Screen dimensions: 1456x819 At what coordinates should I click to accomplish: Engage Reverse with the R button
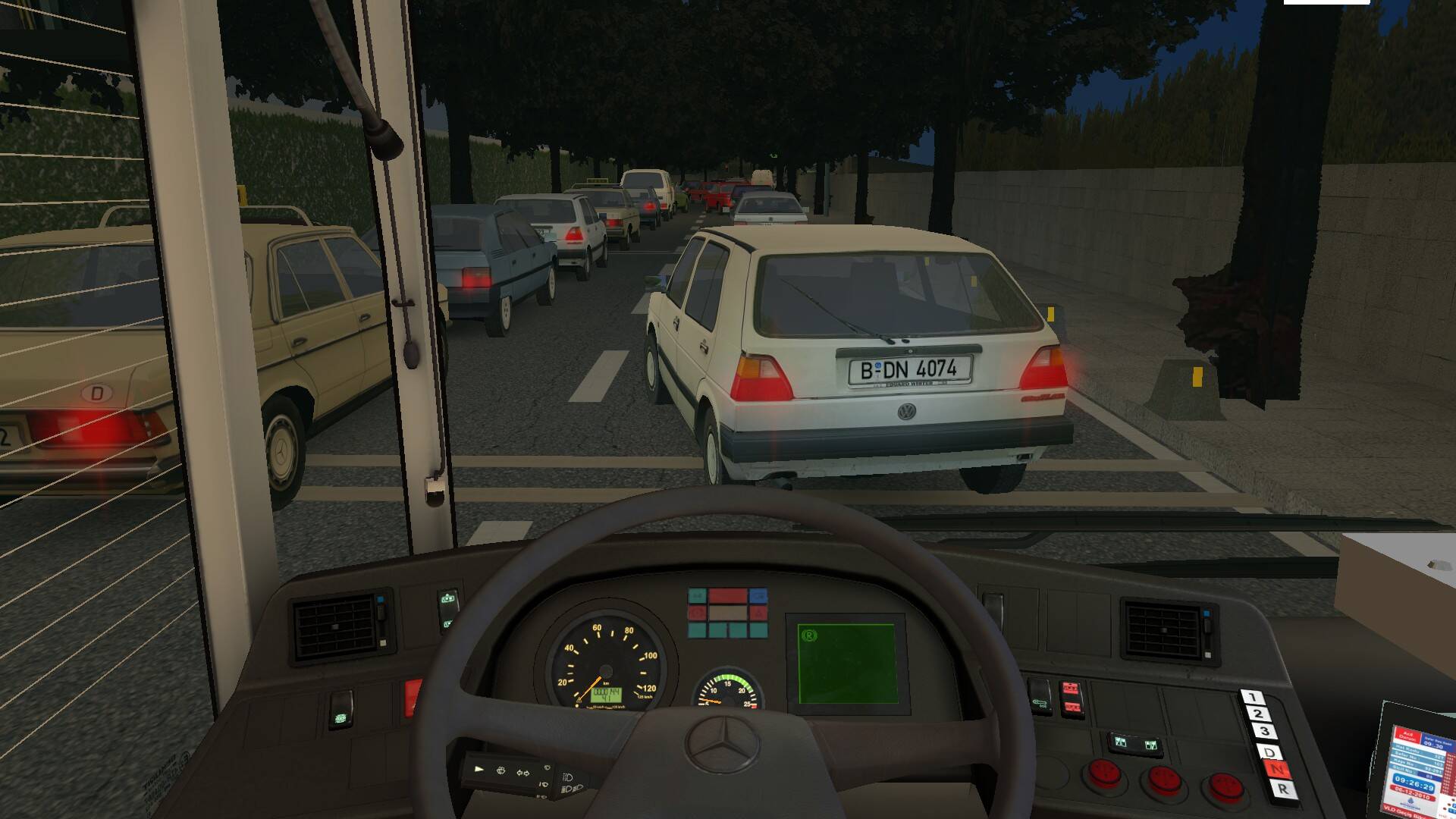pyautogui.click(x=1282, y=789)
